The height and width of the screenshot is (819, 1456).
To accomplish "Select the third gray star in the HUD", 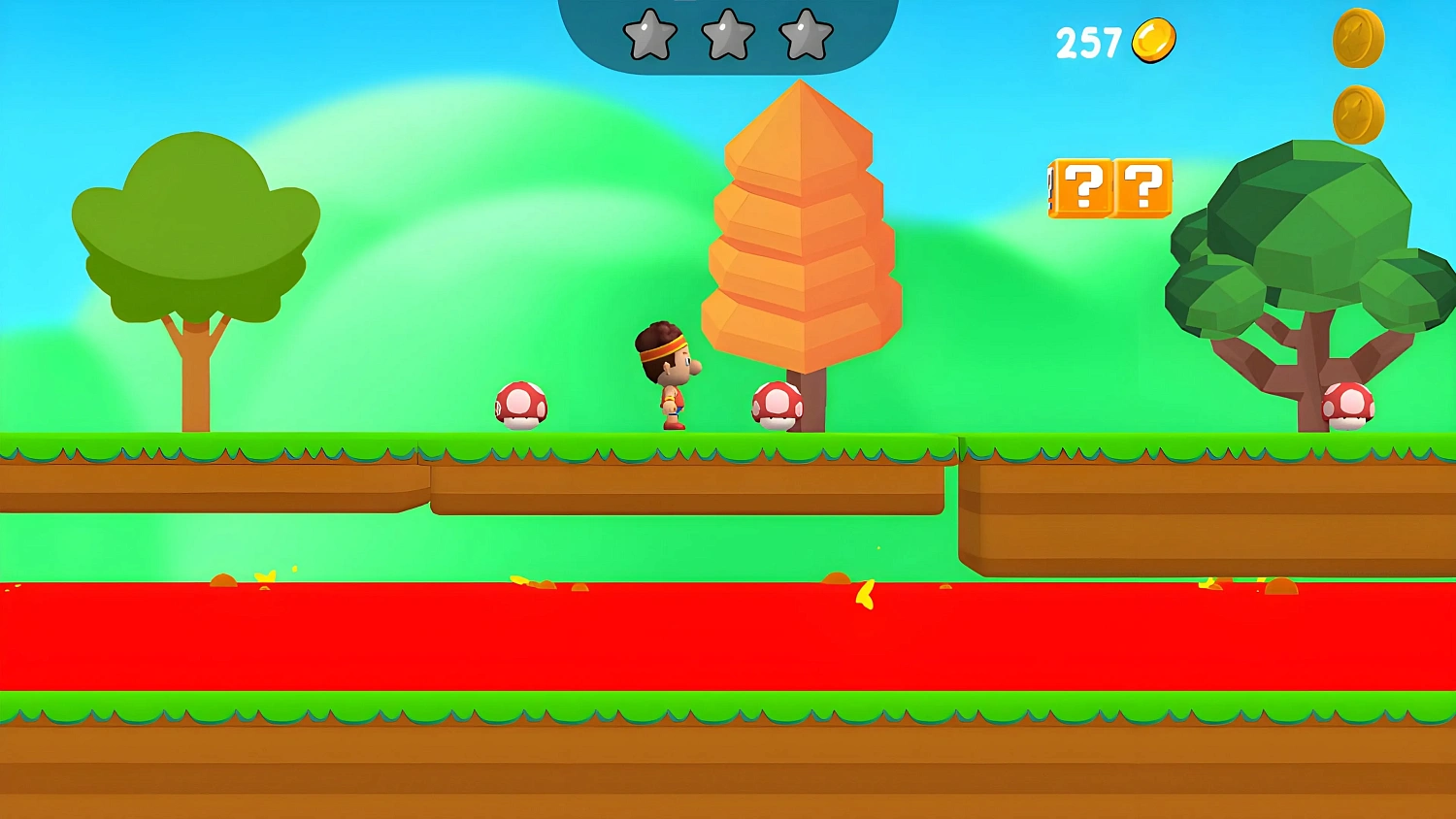I will click(807, 36).
